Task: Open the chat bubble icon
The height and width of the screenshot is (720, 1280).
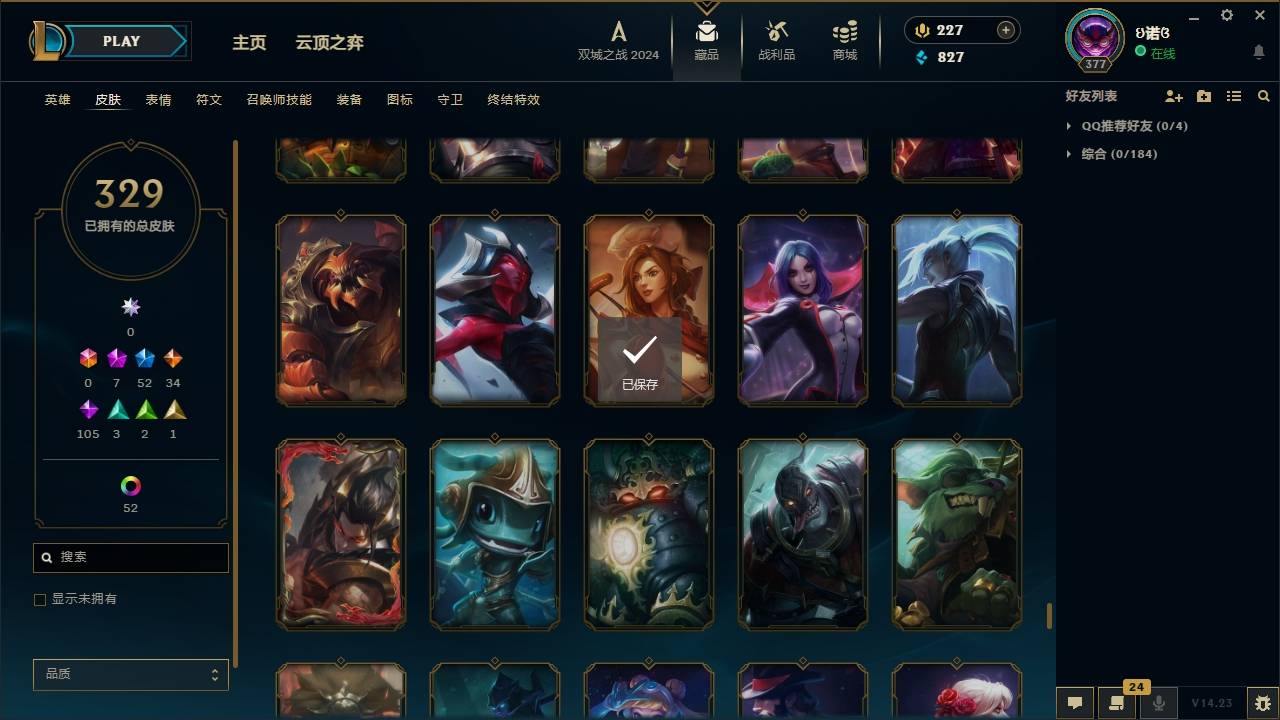Action: click(1075, 703)
